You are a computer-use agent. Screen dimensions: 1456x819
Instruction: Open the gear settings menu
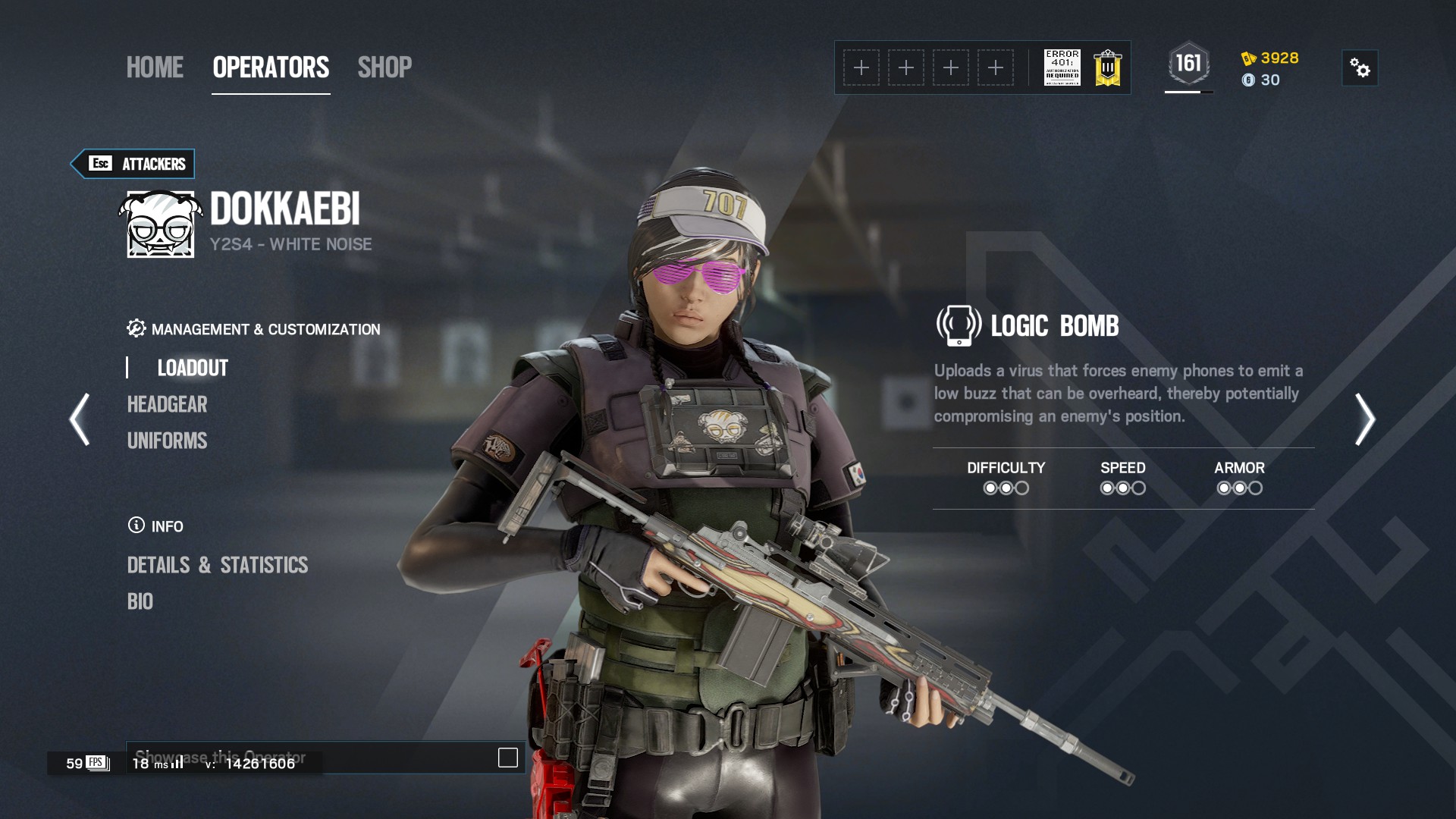tap(1360, 68)
